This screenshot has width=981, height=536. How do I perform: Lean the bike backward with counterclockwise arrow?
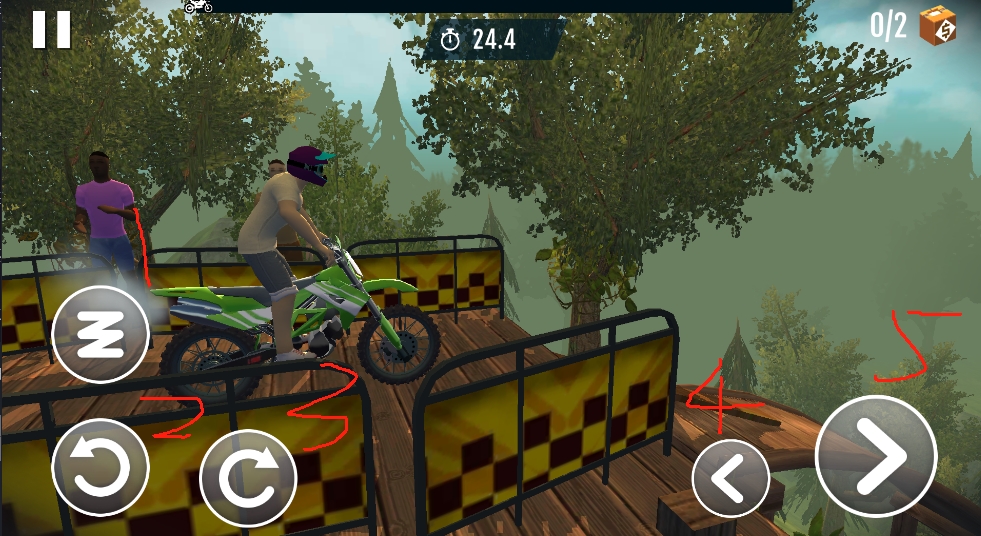(100, 468)
